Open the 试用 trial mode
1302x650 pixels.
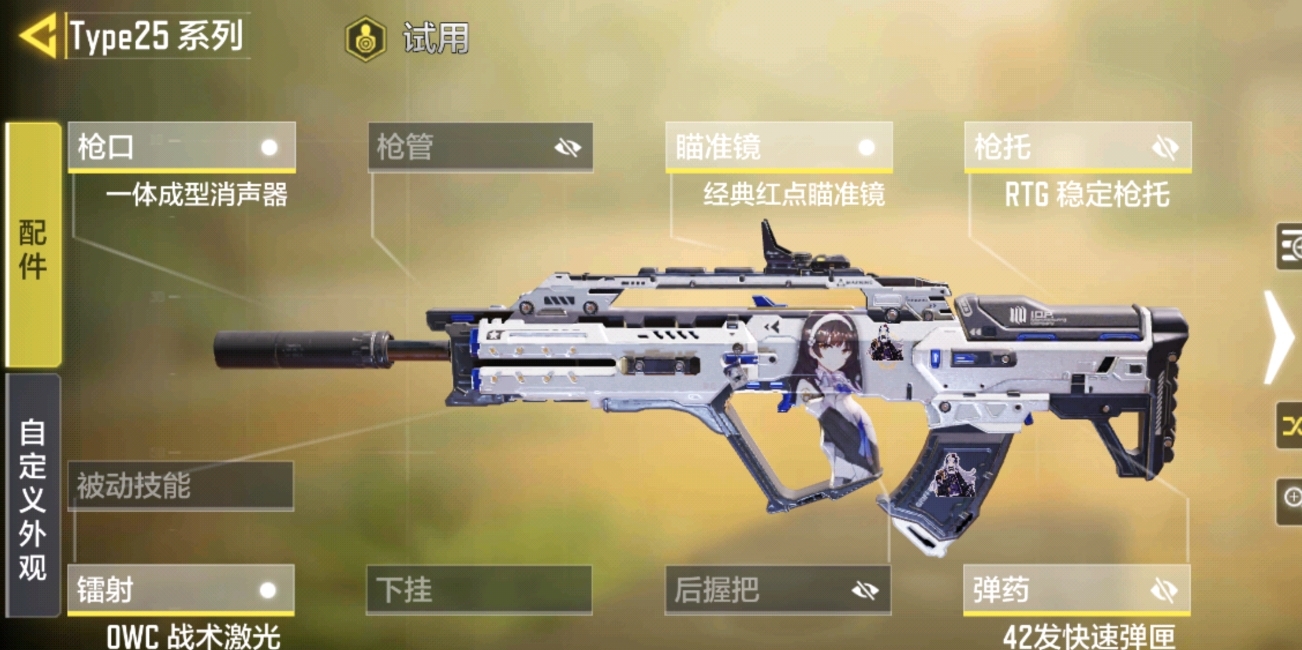(x=408, y=39)
